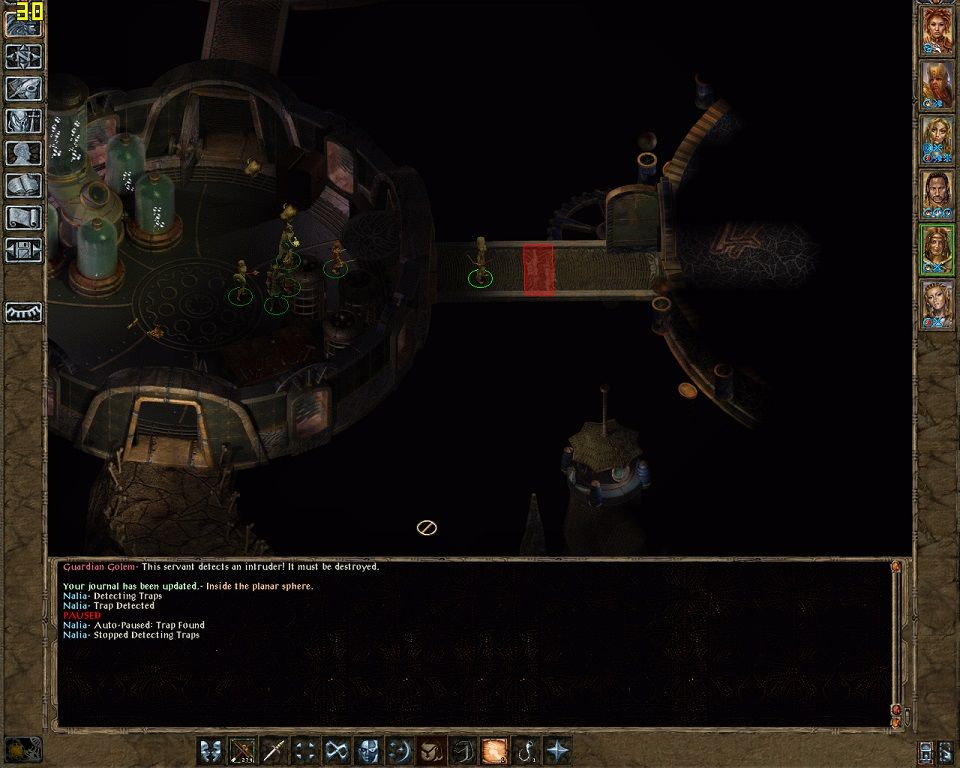Open the options menu floppy disk button
The height and width of the screenshot is (768, 960).
pyautogui.click(x=23, y=249)
